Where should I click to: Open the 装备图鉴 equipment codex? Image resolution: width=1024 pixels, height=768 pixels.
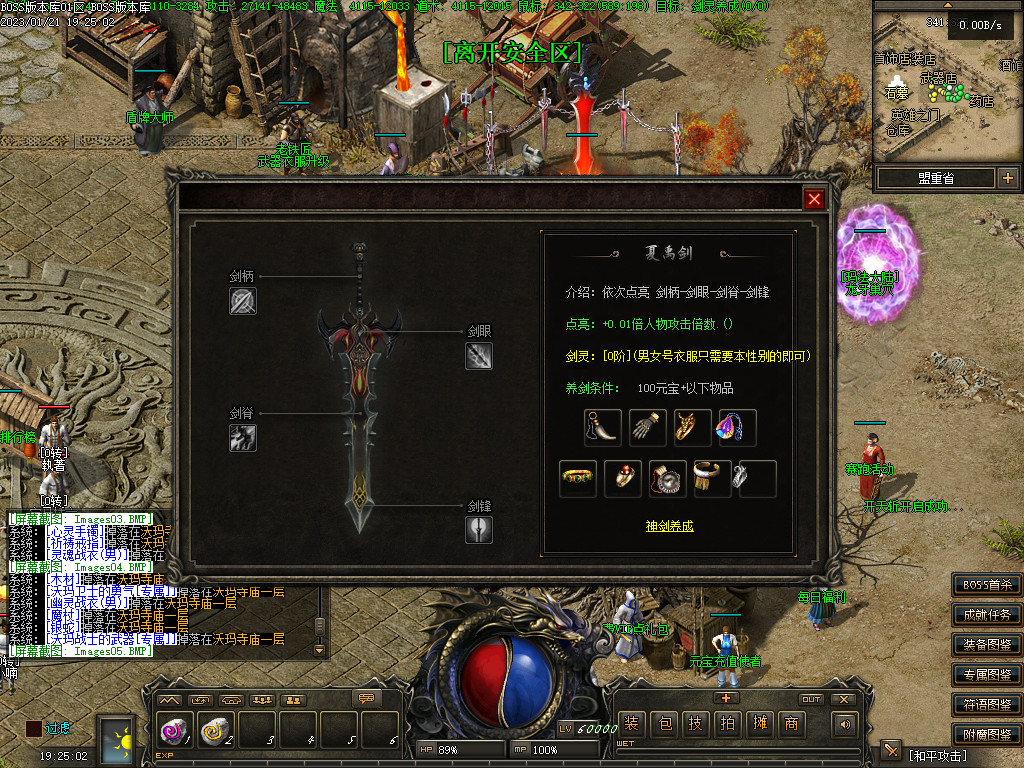tap(986, 644)
